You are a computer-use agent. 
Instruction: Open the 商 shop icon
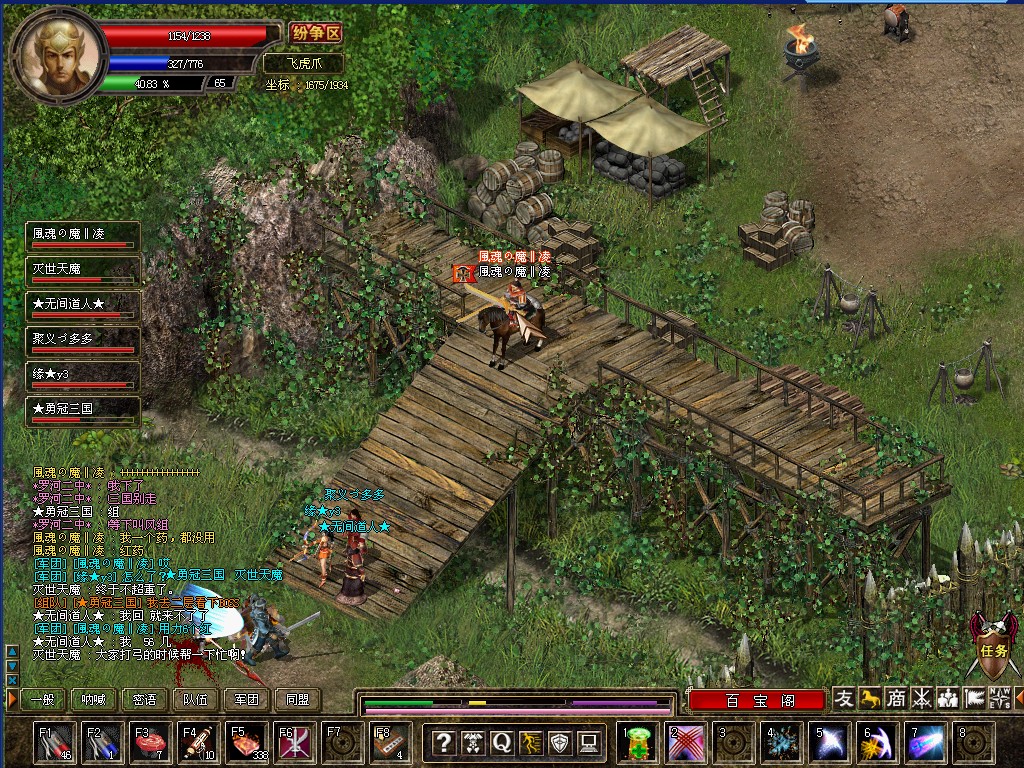pyautogui.click(x=896, y=699)
